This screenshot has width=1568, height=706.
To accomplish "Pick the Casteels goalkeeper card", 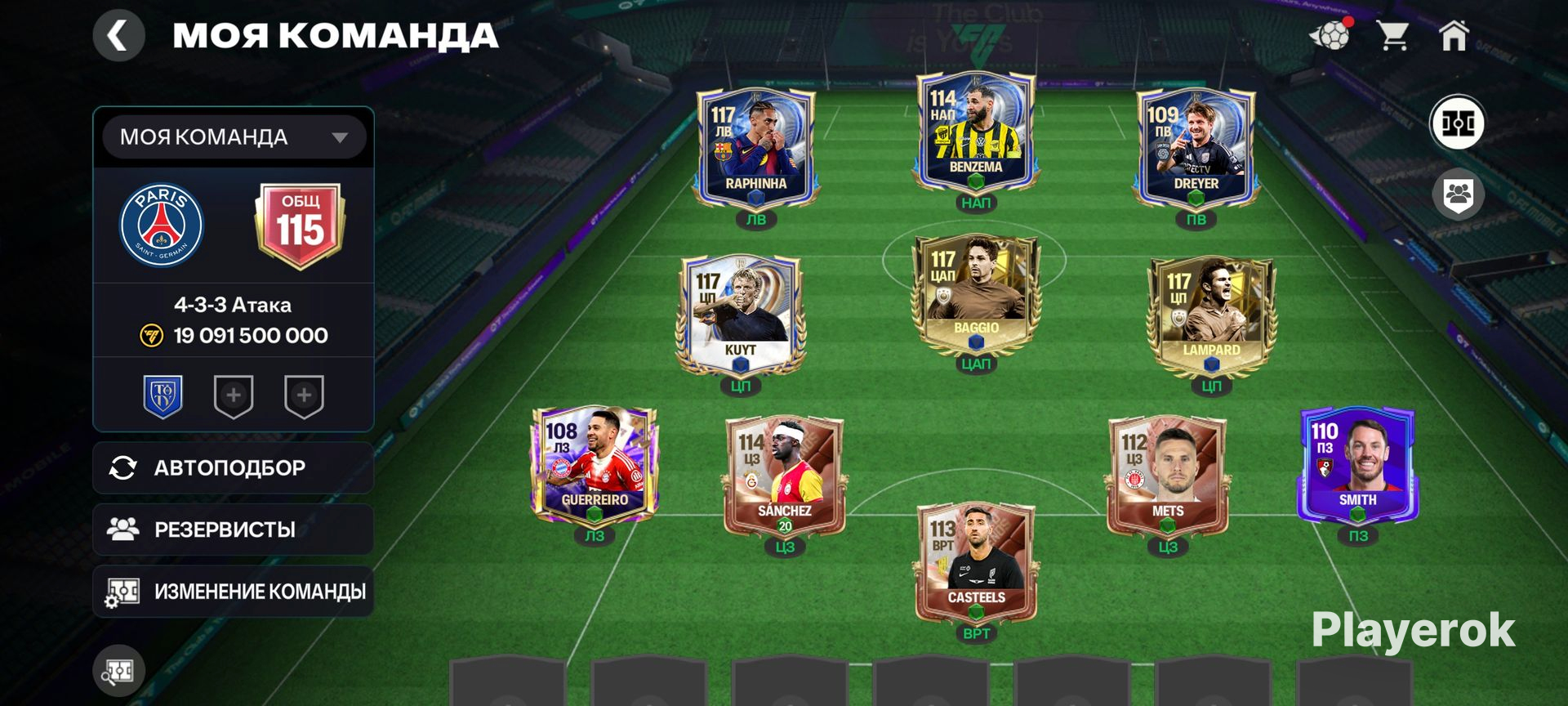I will click(x=976, y=562).
